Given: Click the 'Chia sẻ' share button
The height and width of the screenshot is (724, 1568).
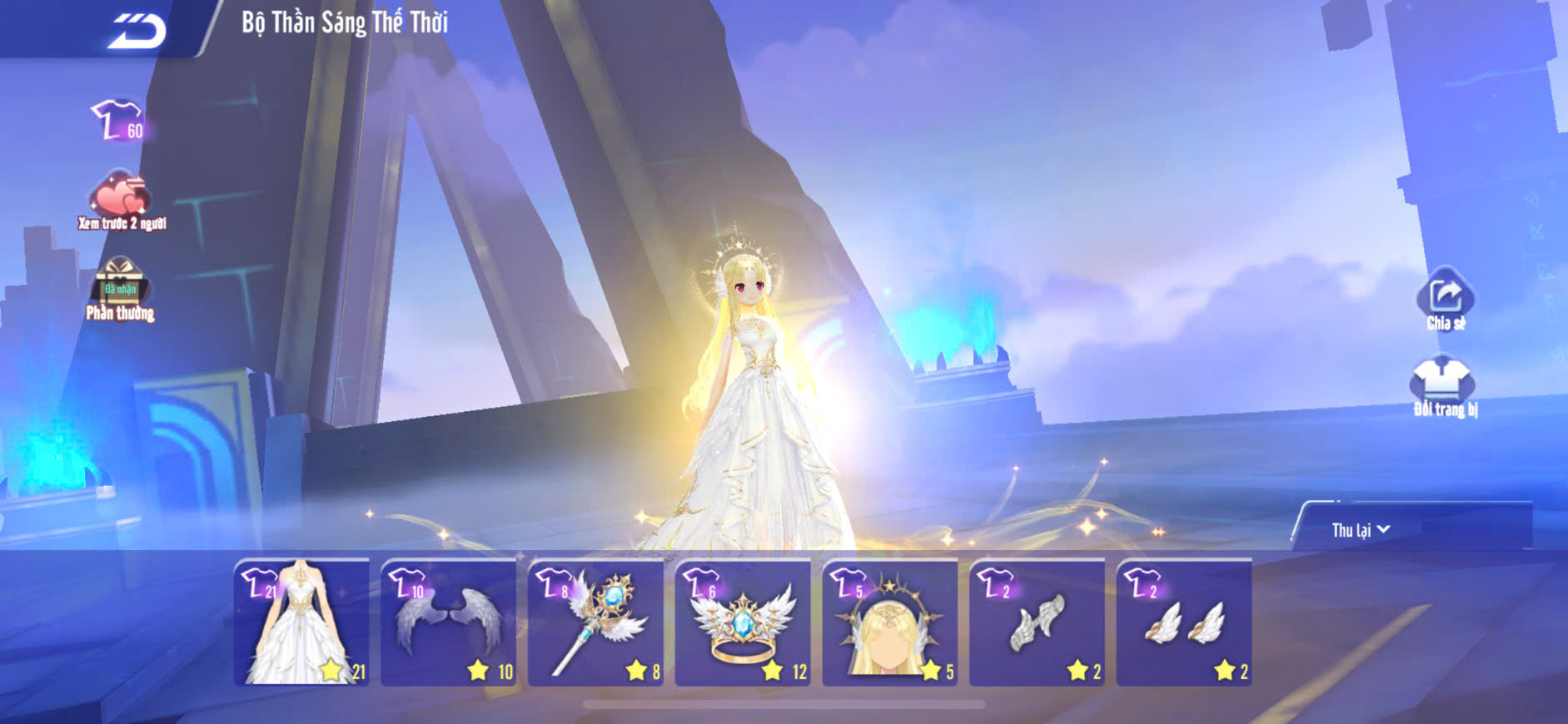Looking at the screenshot, I should click(1445, 300).
